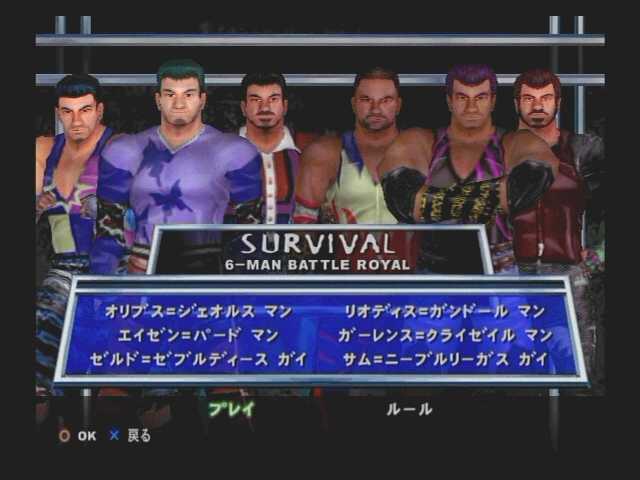Open the ルール (Rules) option
The image size is (640, 480).
click(x=410, y=408)
